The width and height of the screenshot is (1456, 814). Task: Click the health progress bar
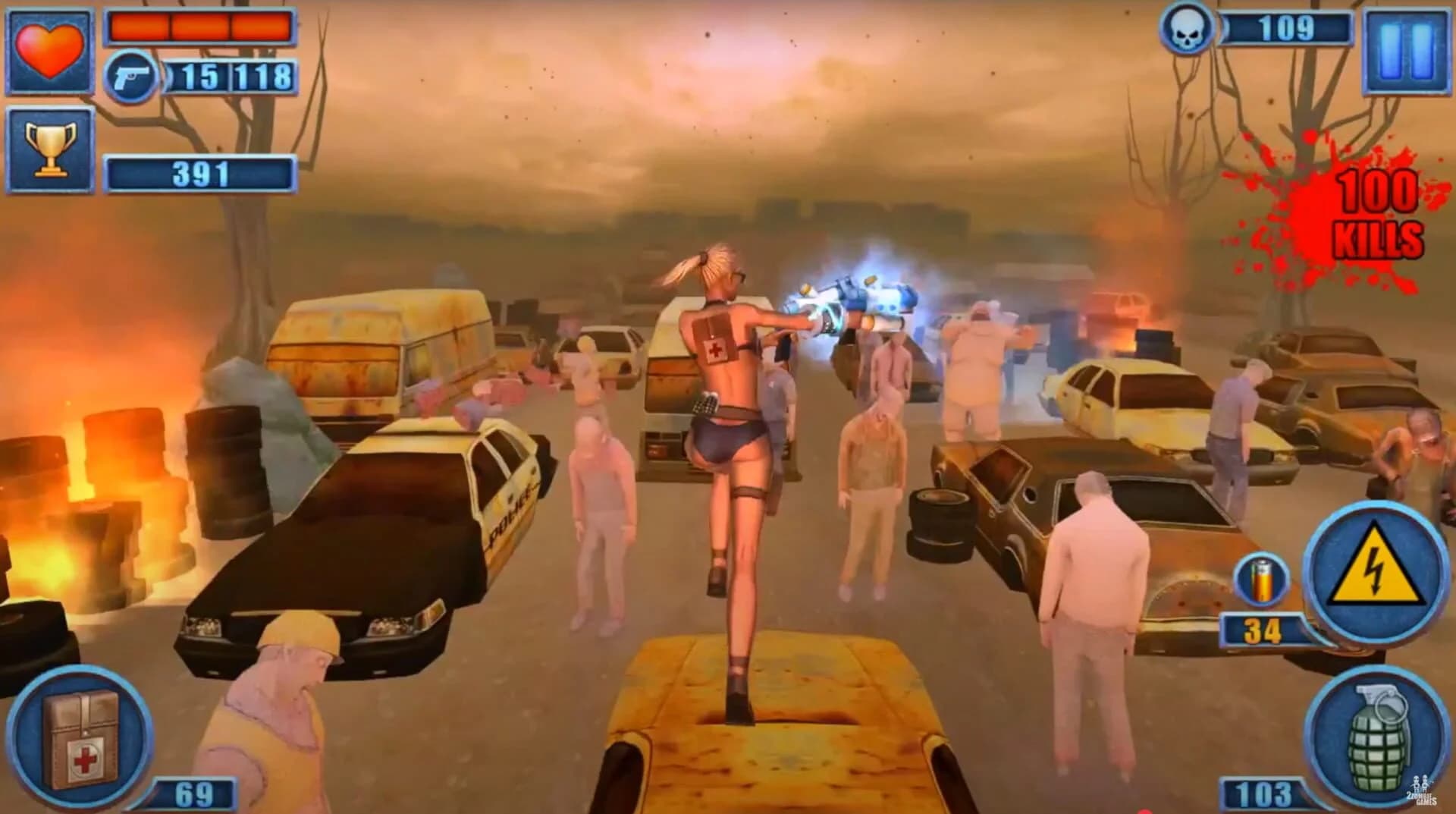pyautogui.click(x=202, y=27)
